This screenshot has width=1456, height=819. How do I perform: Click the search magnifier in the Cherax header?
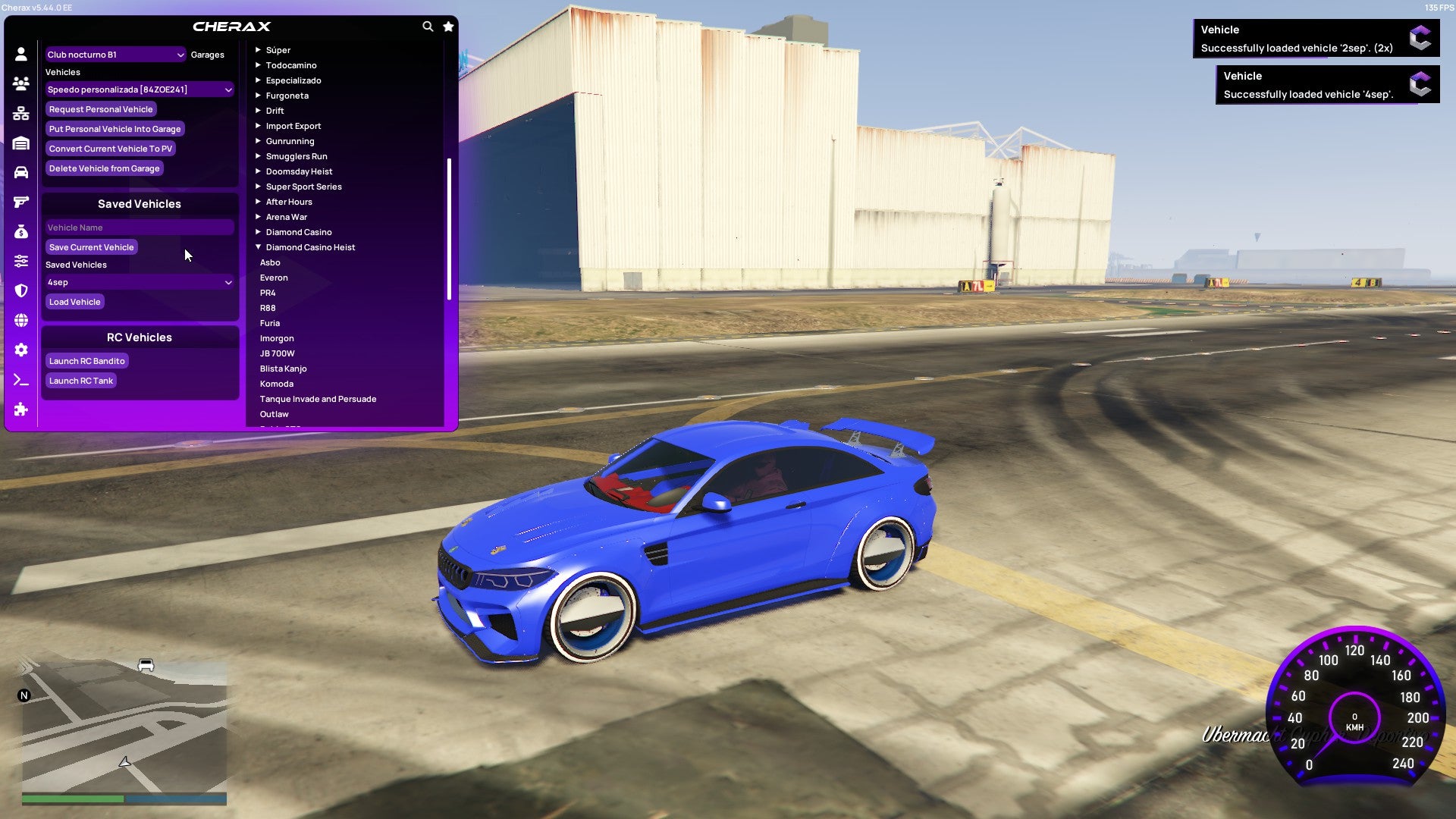click(x=427, y=26)
